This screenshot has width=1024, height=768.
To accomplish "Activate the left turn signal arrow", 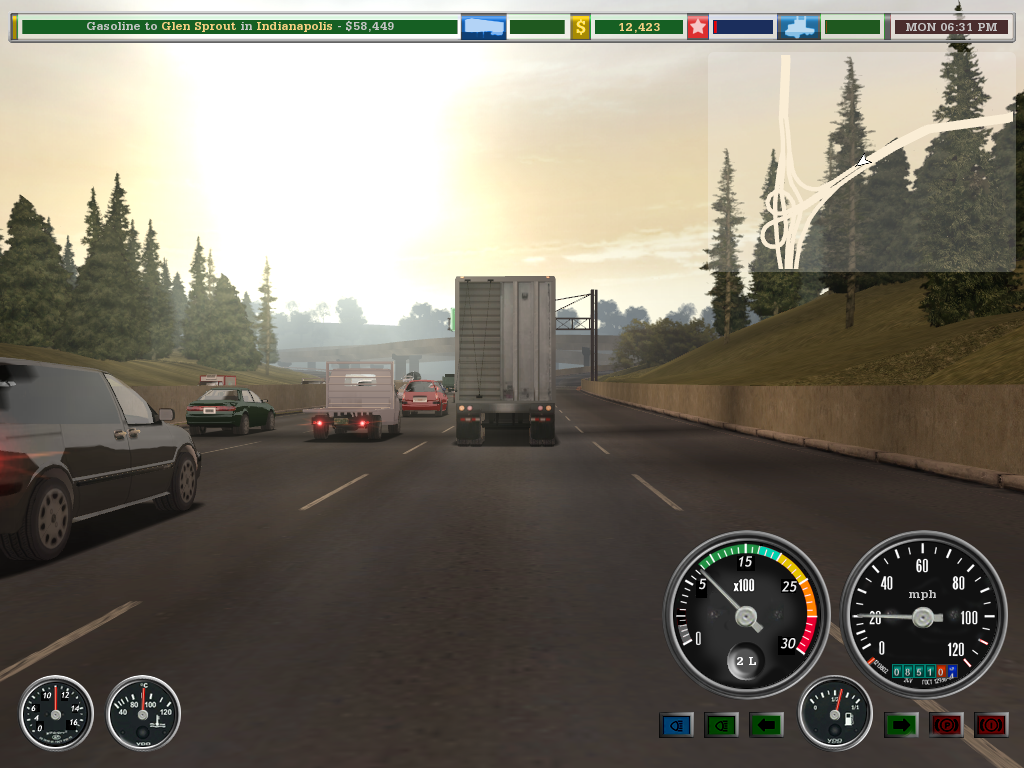I will tap(766, 725).
